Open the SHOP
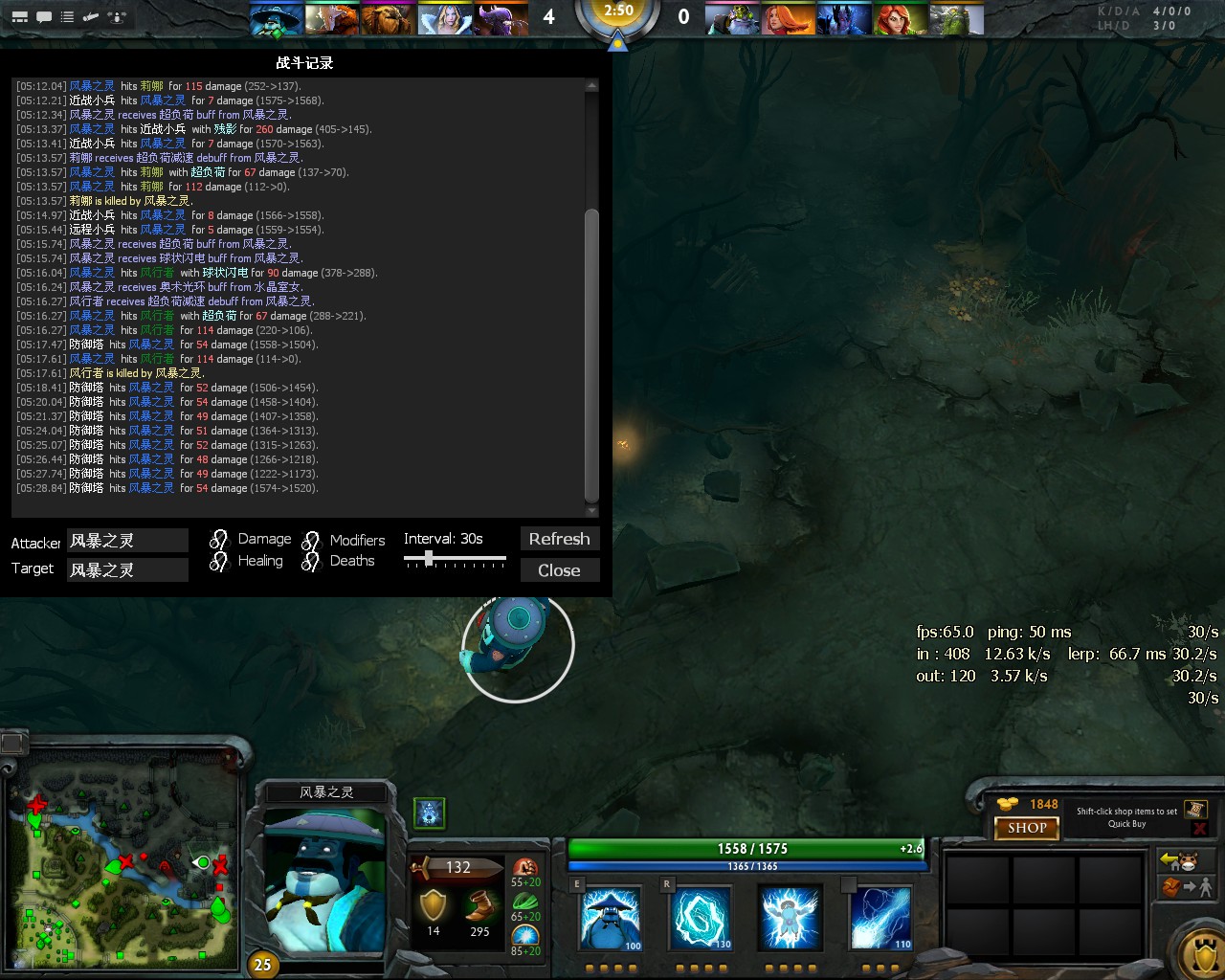The width and height of the screenshot is (1225, 980). pos(1026,828)
